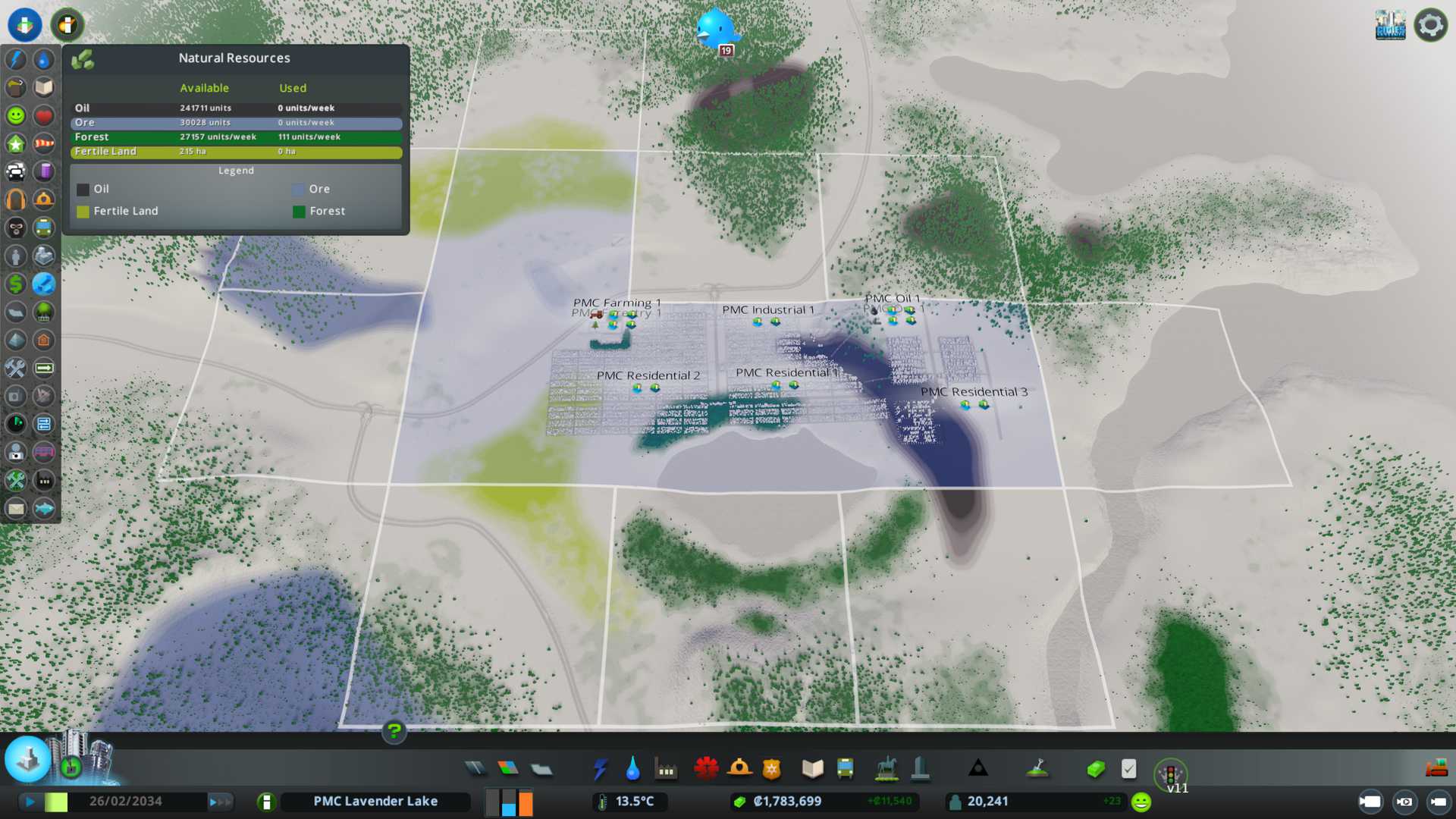Show the Electricity info view

click(x=16, y=59)
